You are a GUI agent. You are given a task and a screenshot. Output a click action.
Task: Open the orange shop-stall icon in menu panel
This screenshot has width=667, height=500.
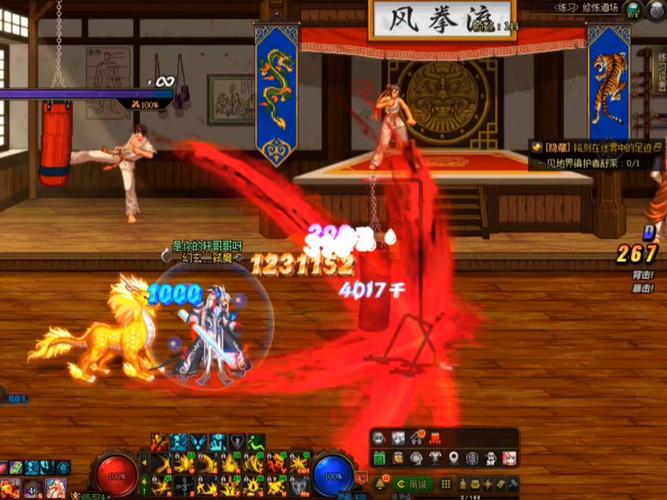(435, 438)
